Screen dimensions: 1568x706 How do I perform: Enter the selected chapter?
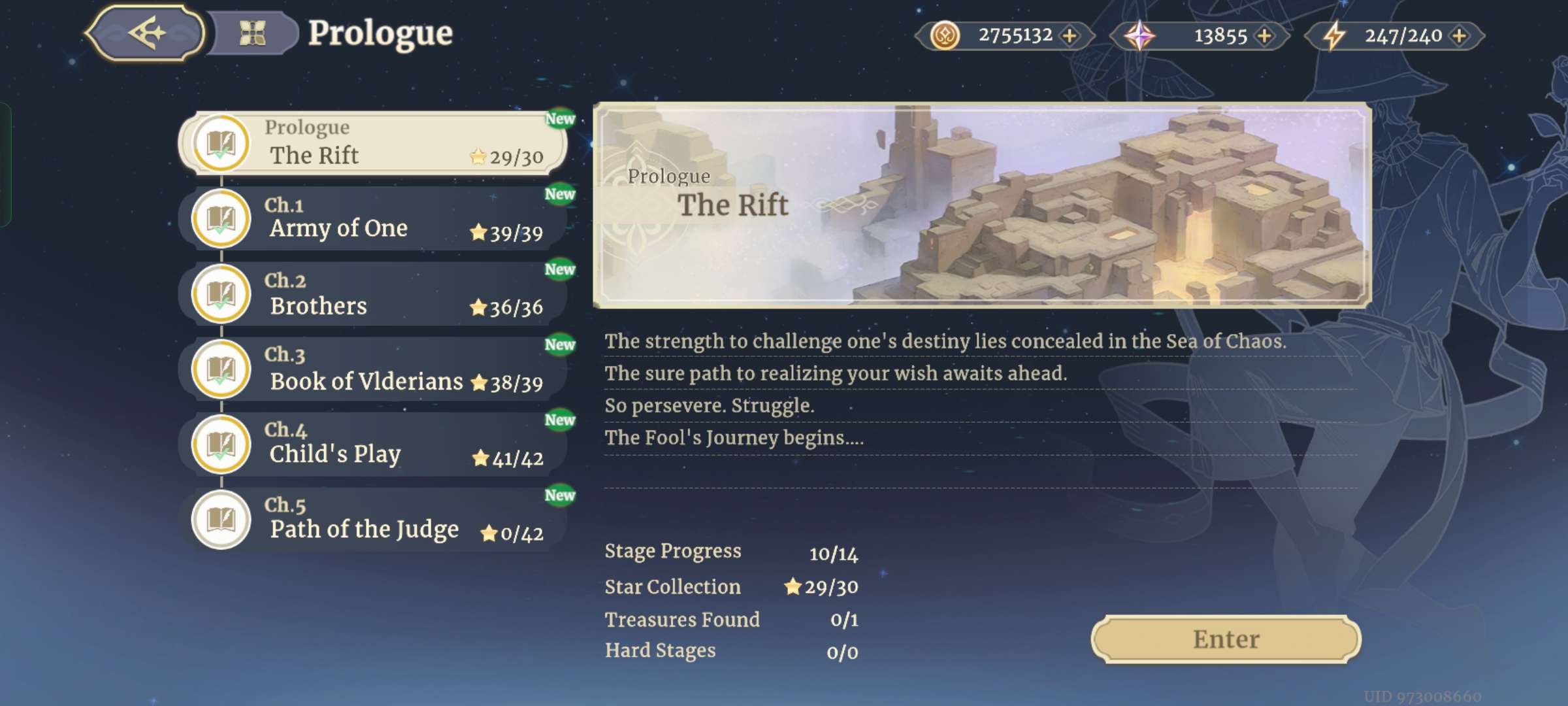tap(1226, 639)
